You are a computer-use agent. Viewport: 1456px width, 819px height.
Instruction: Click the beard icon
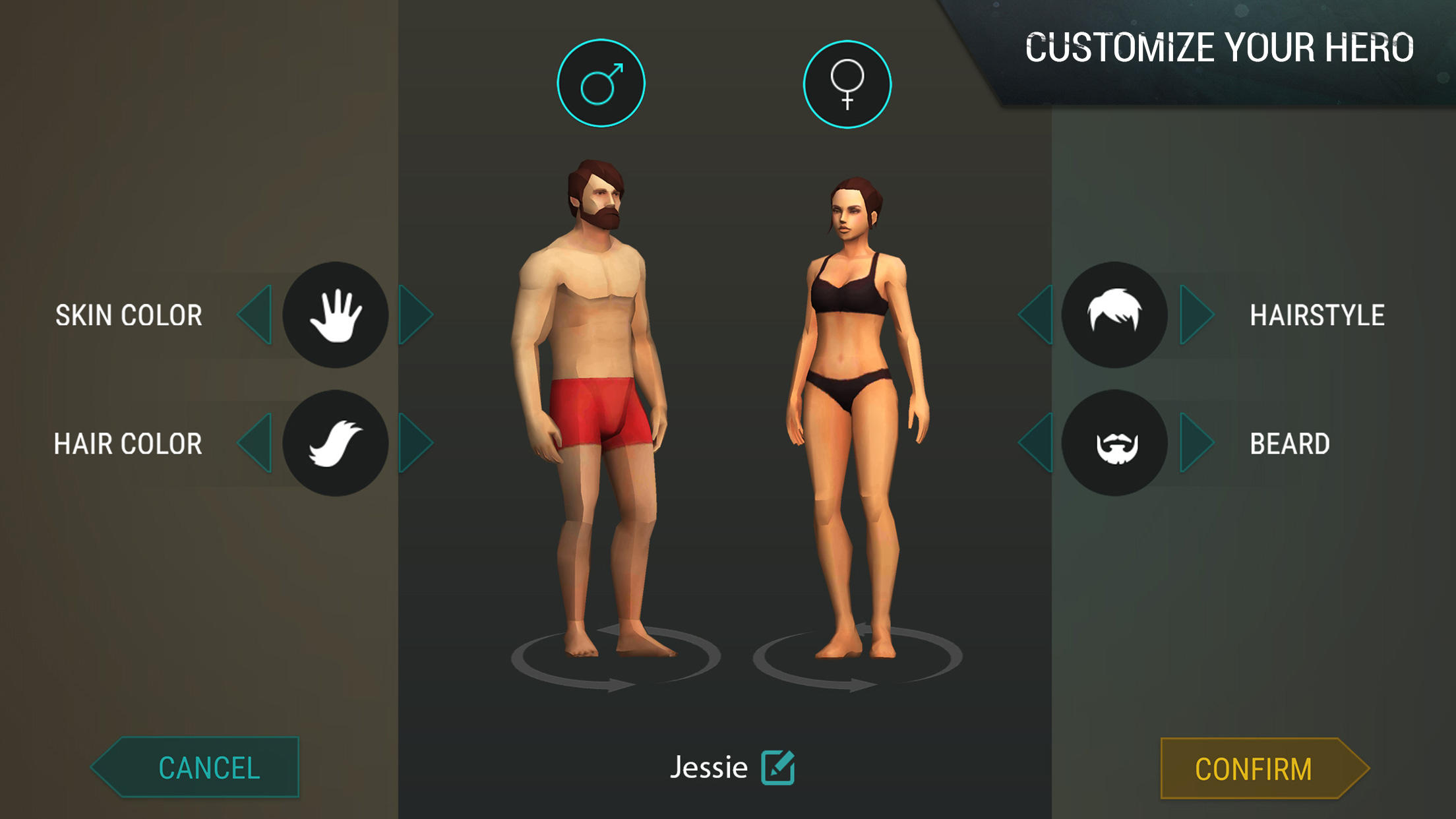point(1116,444)
